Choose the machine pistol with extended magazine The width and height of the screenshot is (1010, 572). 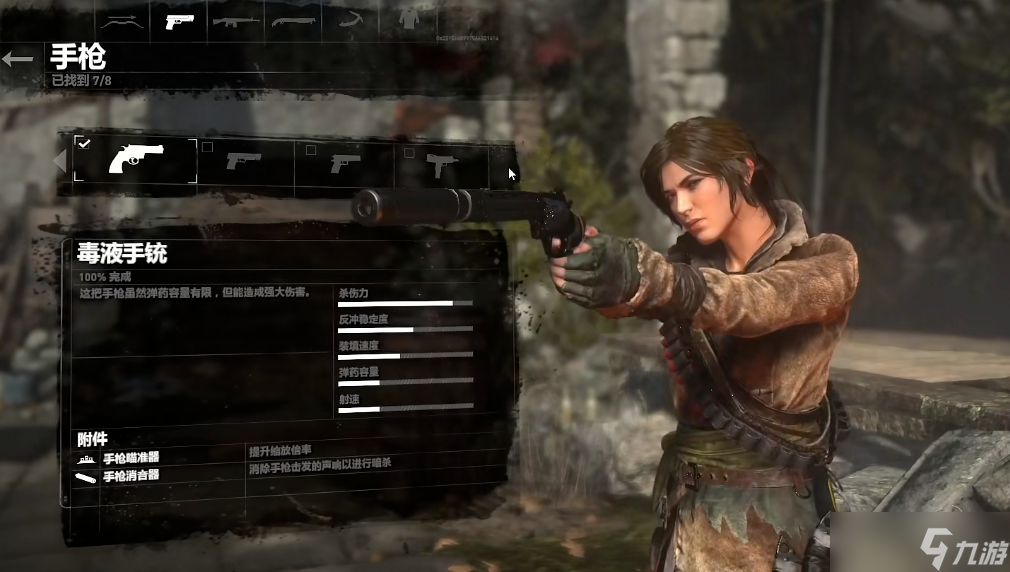tap(441, 162)
